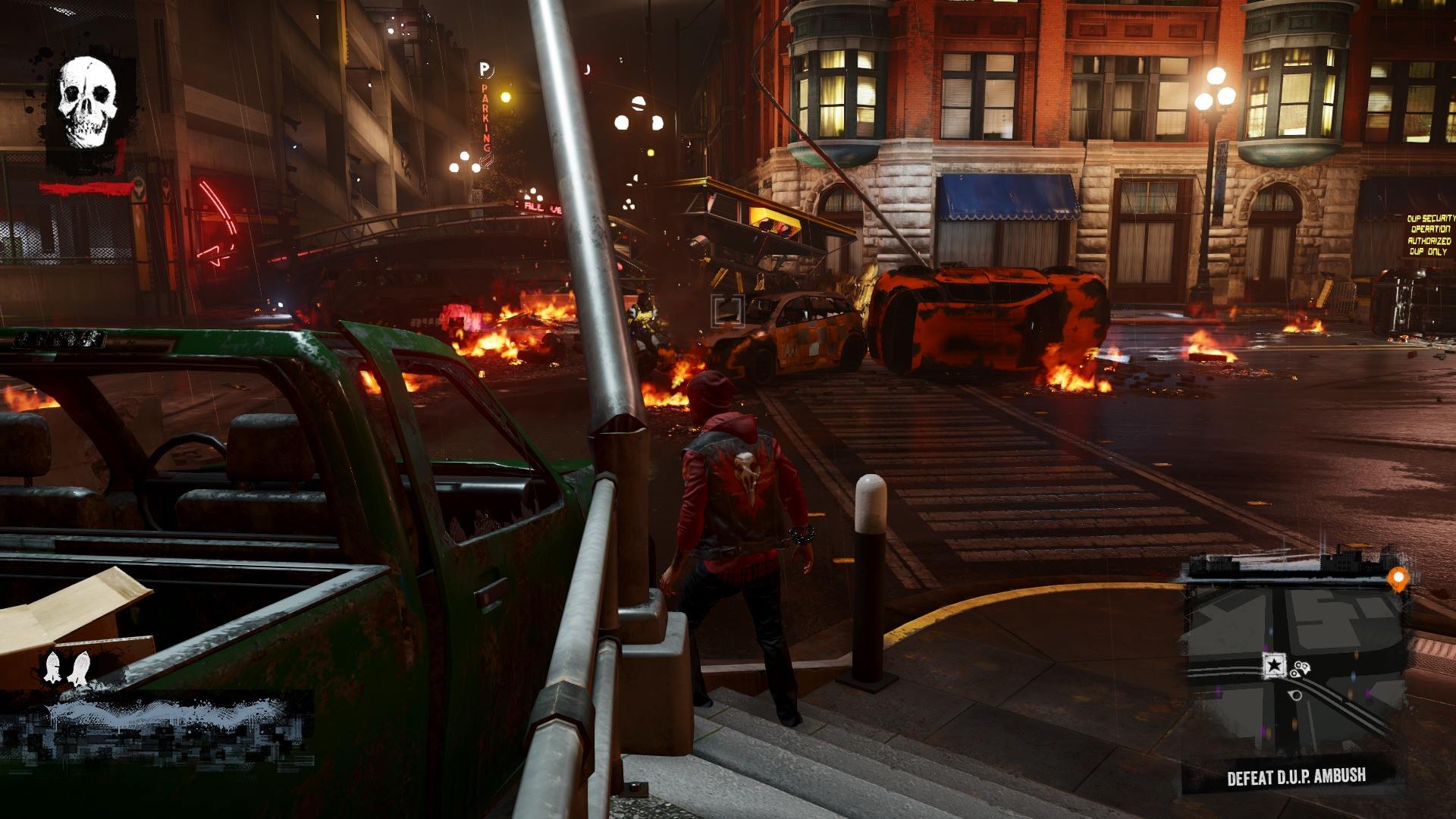
Task: Select the black star marker on minimap
Action: click(x=1274, y=665)
